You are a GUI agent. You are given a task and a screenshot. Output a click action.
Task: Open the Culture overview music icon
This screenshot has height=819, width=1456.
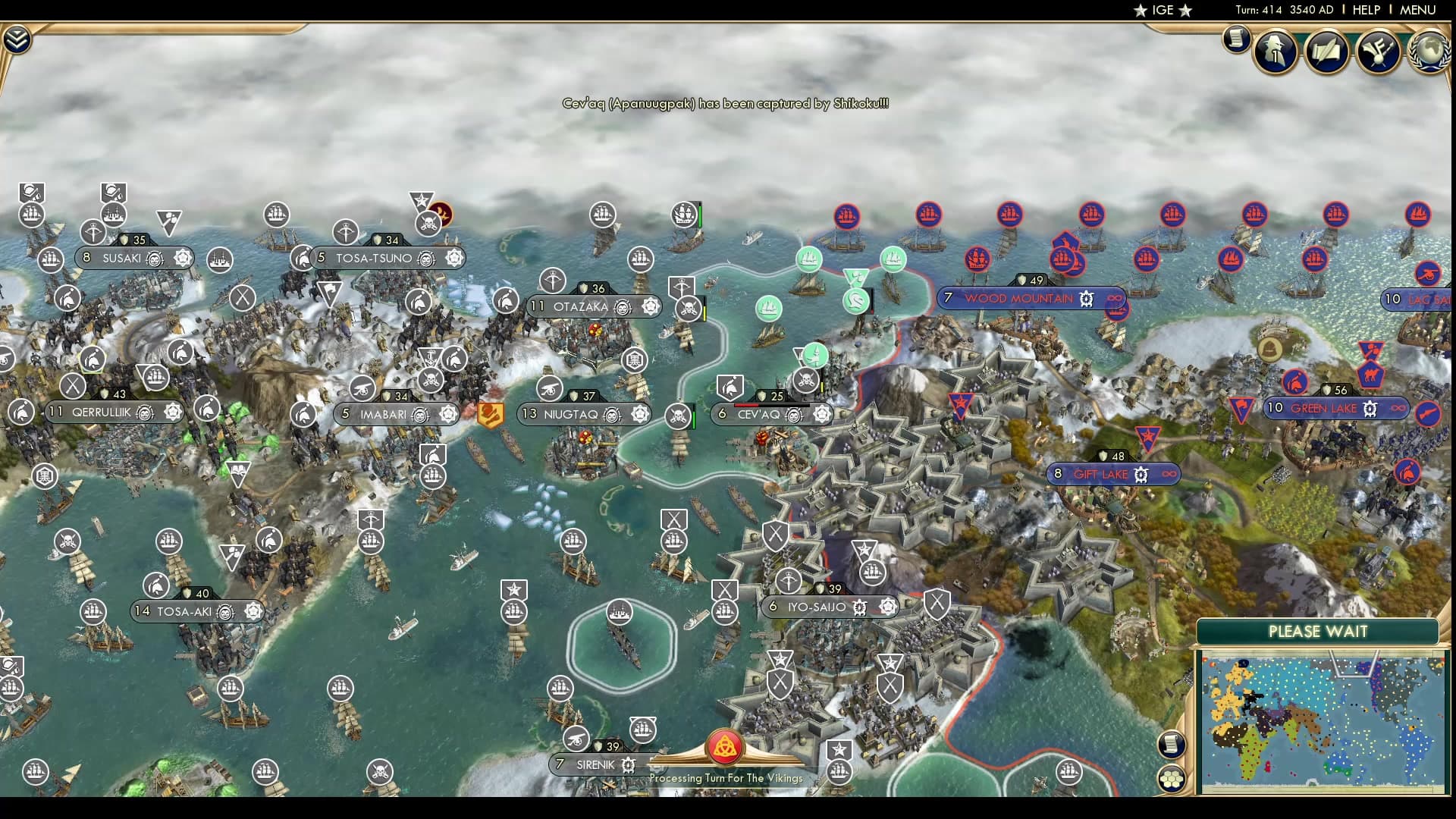(x=1379, y=52)
